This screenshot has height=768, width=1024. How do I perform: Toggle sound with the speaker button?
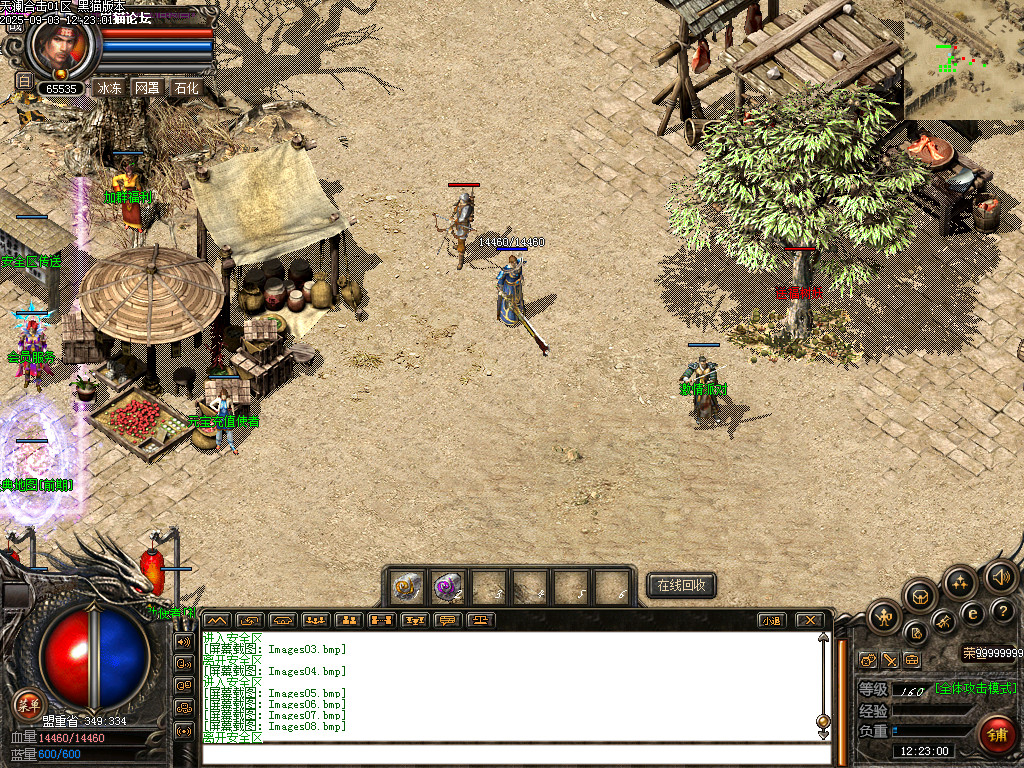click(x=1000, y=577)
